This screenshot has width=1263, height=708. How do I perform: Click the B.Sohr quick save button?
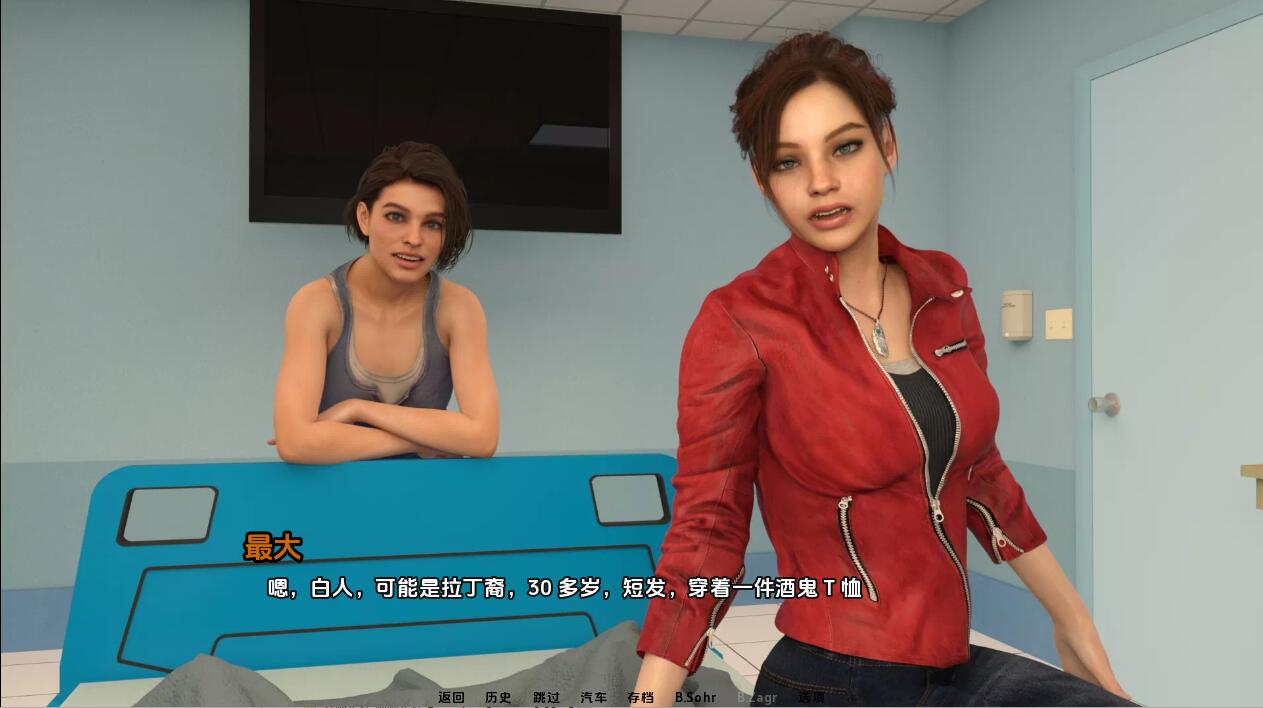coord(695,697)
